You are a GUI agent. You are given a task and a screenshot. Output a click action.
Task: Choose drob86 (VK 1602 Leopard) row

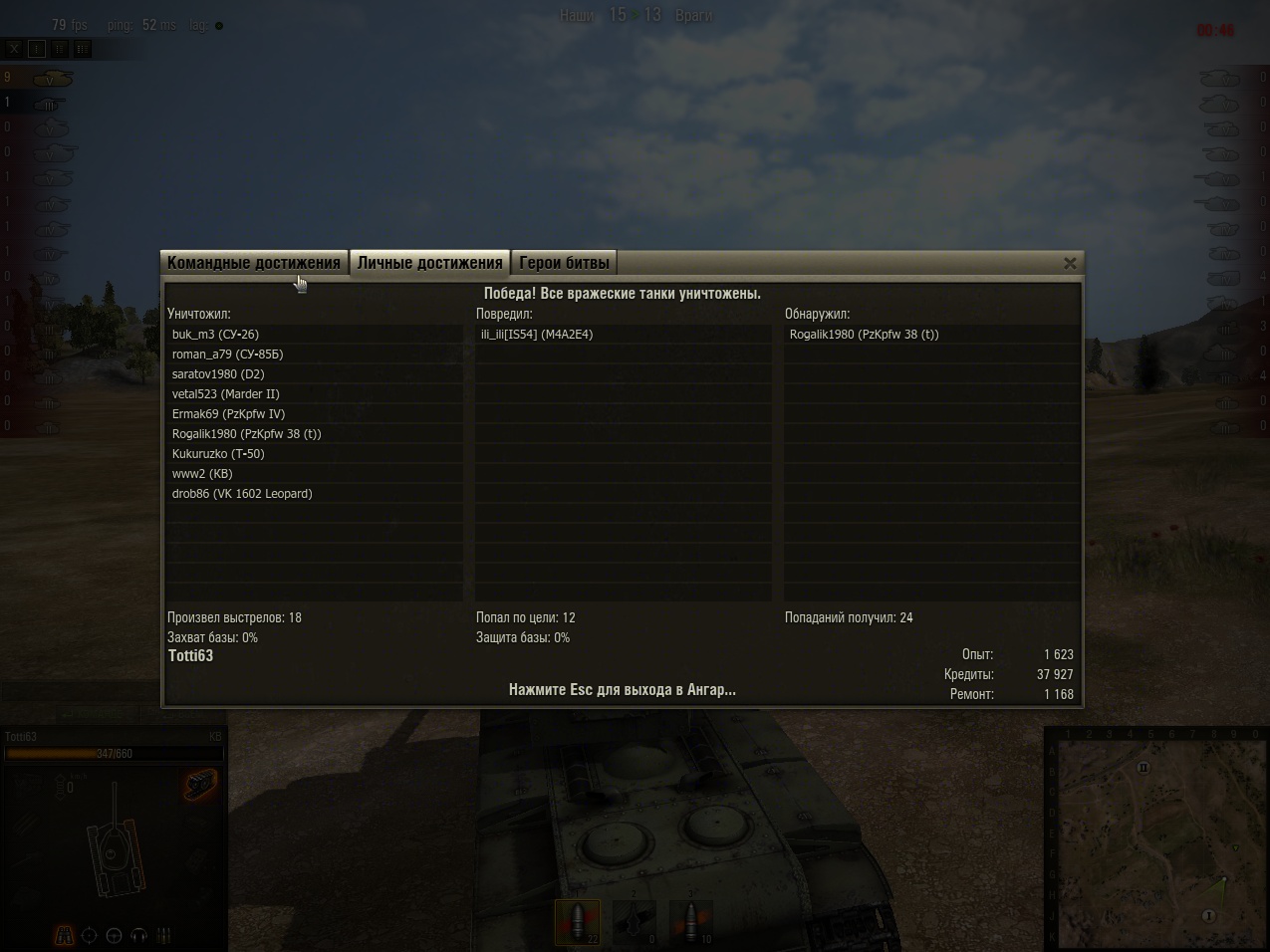(x=242, y=494)
